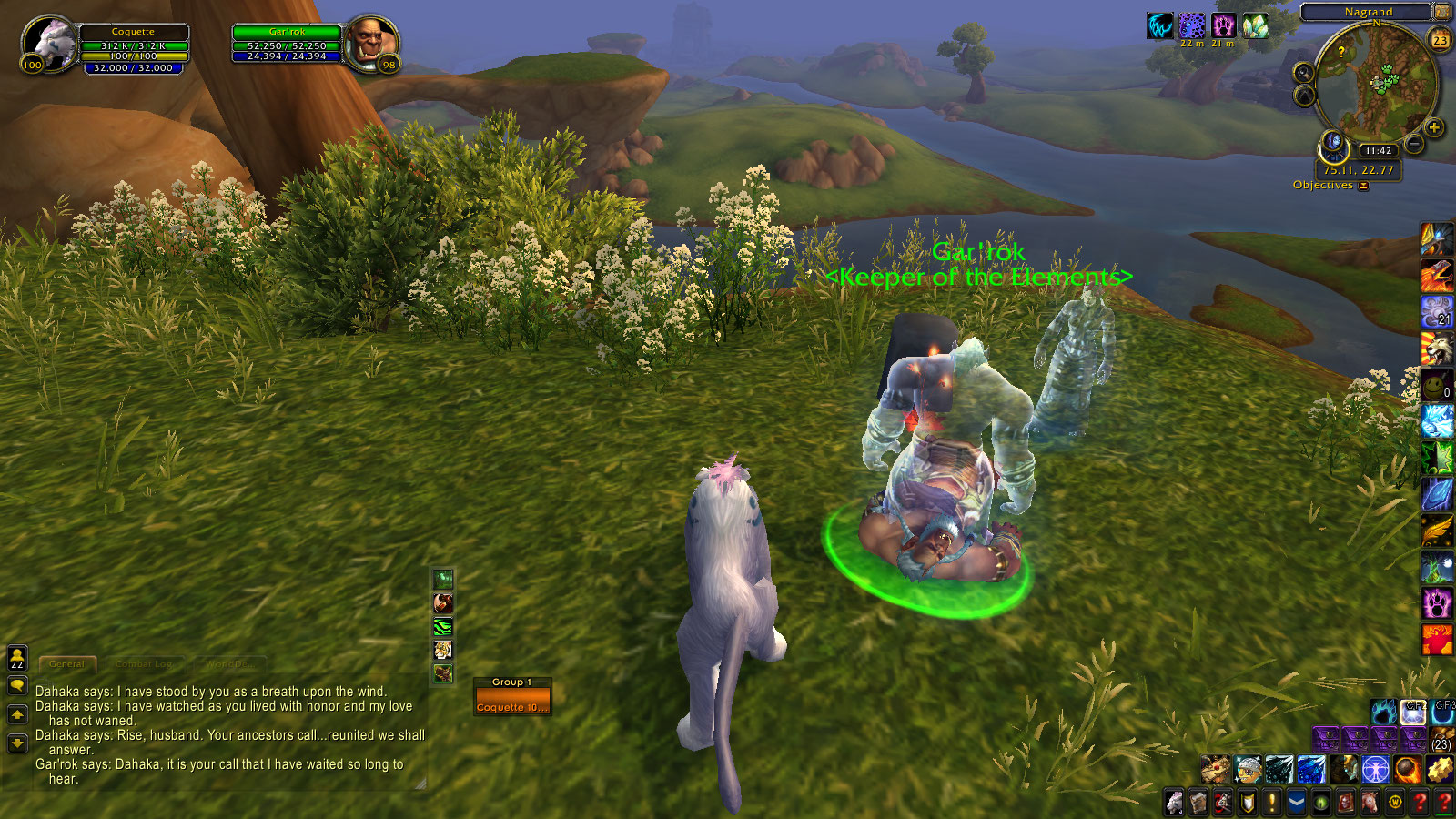1456x819 pixels.
Task: Open the world map button beside Nagrand
Action: [1442, 12]
